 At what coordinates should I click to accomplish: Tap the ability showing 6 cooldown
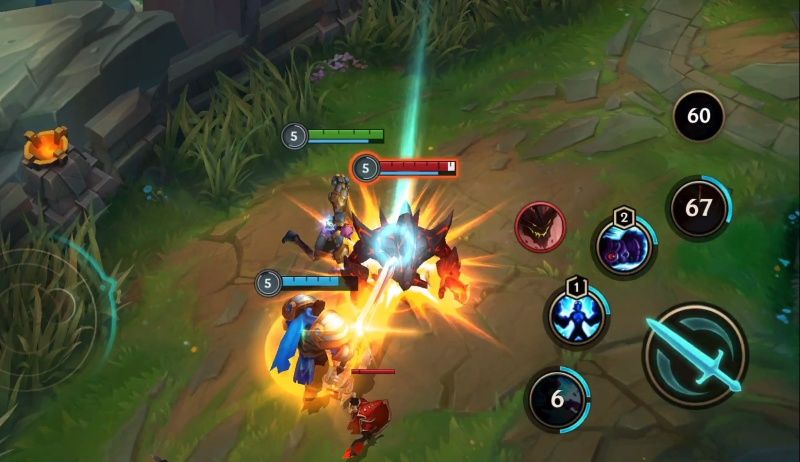[557, 399]
